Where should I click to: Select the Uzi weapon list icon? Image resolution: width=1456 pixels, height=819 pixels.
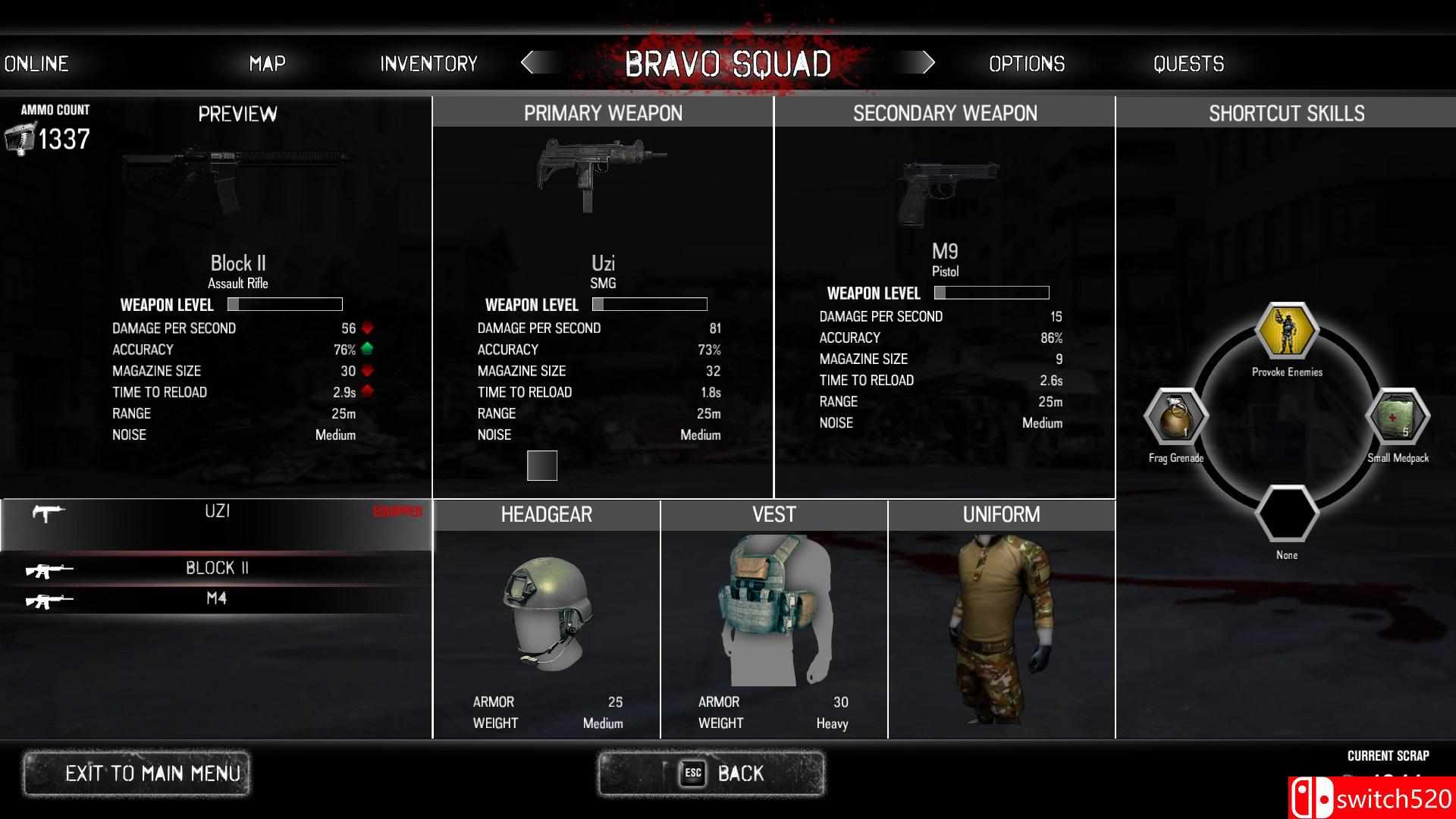[47, 513]
